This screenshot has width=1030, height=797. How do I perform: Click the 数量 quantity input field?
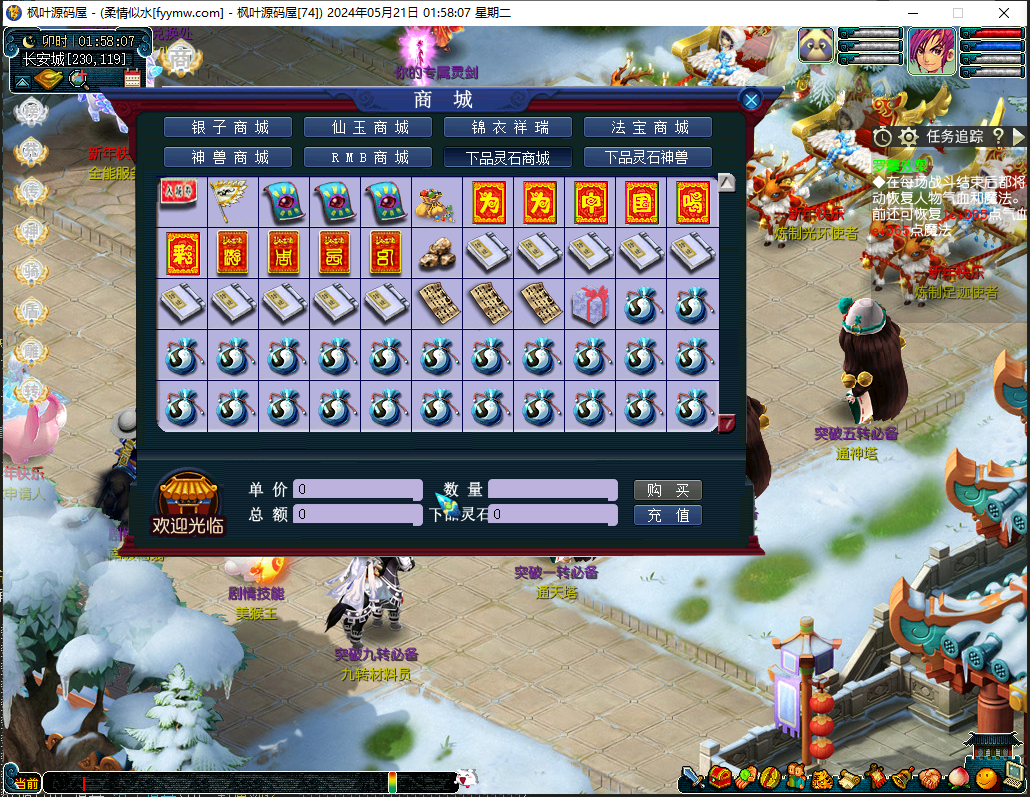[552, 490]
